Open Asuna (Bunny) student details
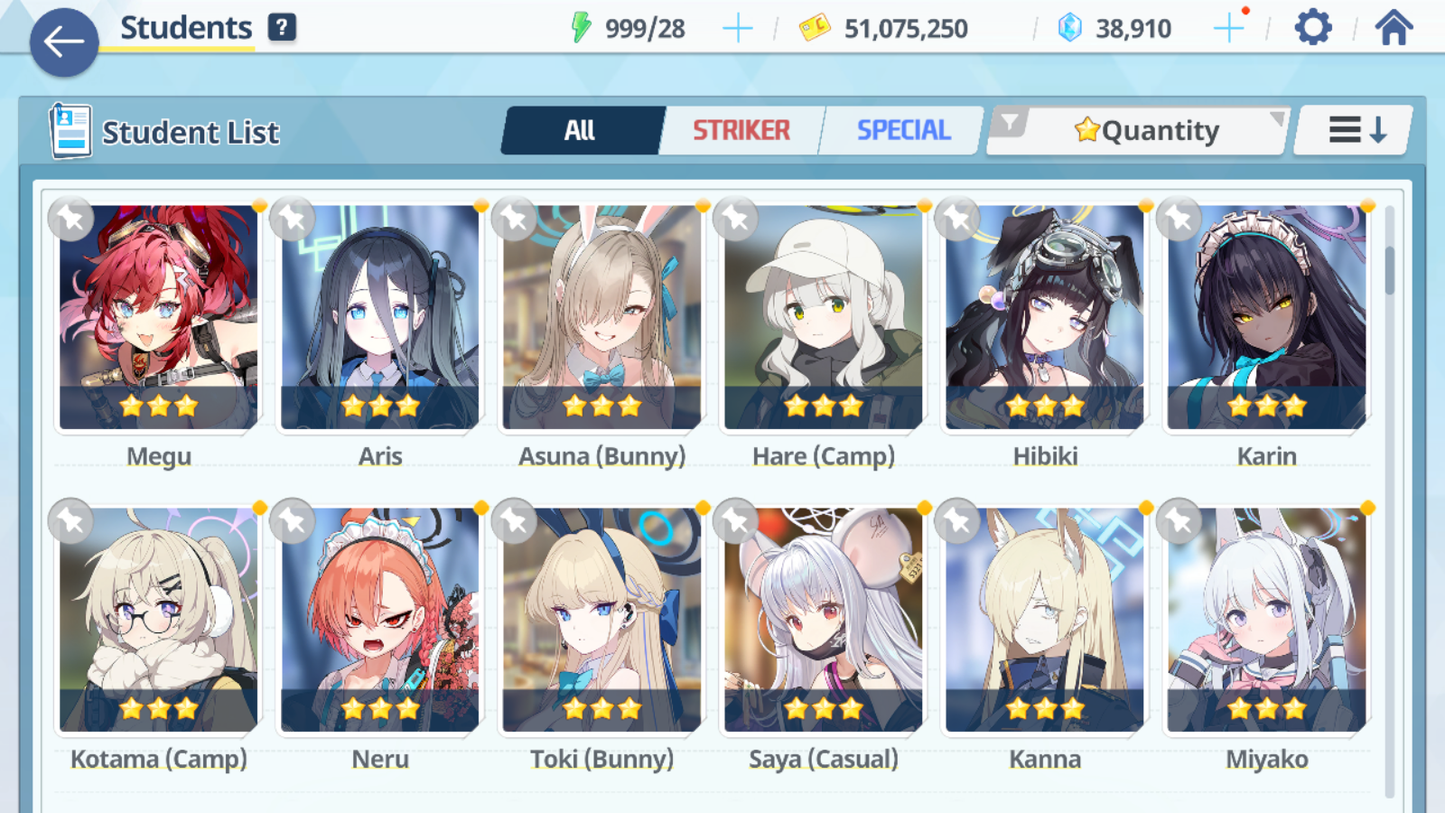 coord(602,318)
